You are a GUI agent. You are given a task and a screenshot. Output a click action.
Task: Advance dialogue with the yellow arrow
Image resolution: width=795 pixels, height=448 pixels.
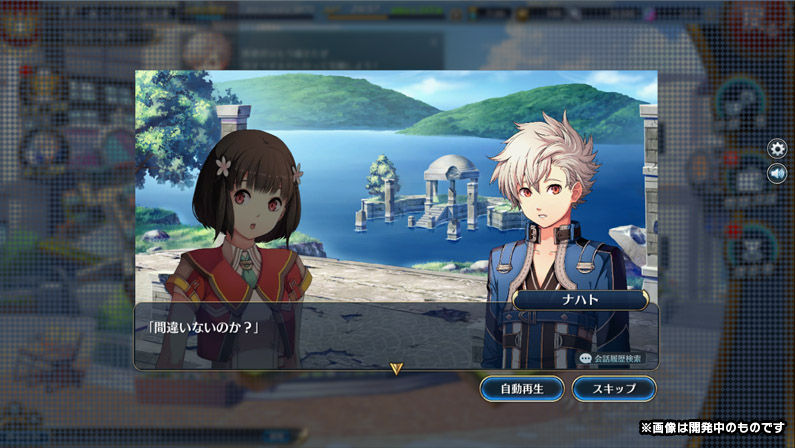(396, 368)
